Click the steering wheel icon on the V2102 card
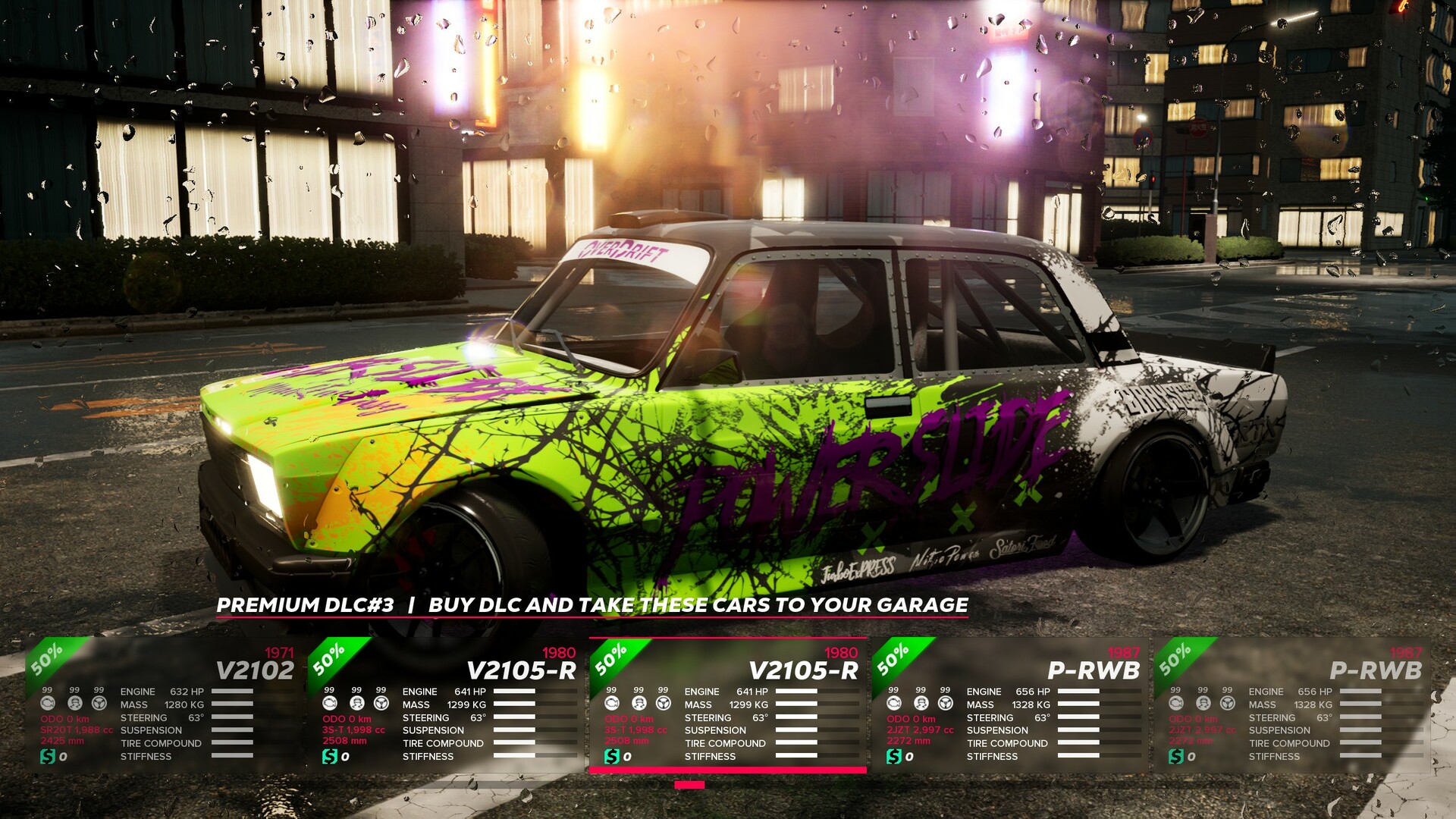The height and width of the screenshot is (819, 1456). (99, 704)
